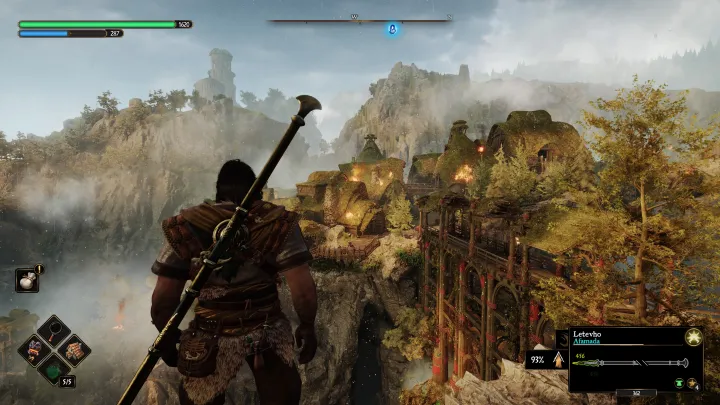Open the loot pouch notification icon
720x405 pixels.
[28, 281]
